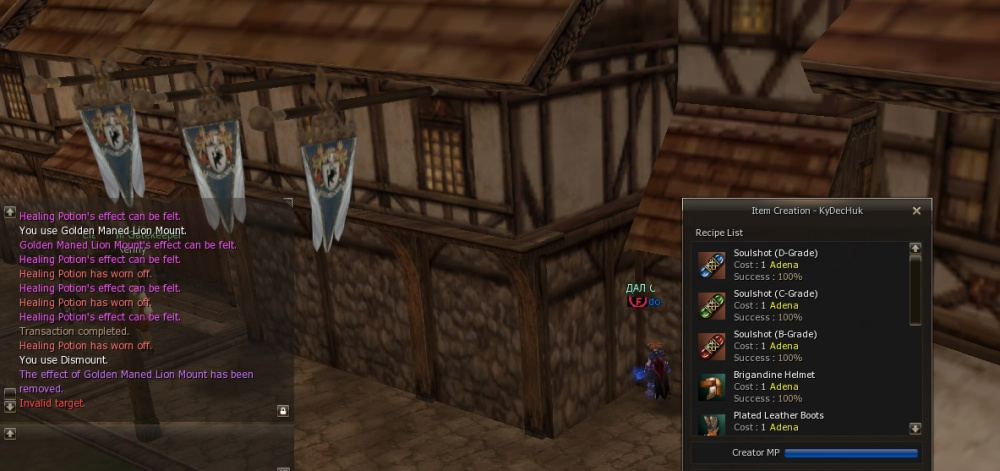
Task: Click the recipe list scroll-down arrow
Action: click(x=914, y=428)
